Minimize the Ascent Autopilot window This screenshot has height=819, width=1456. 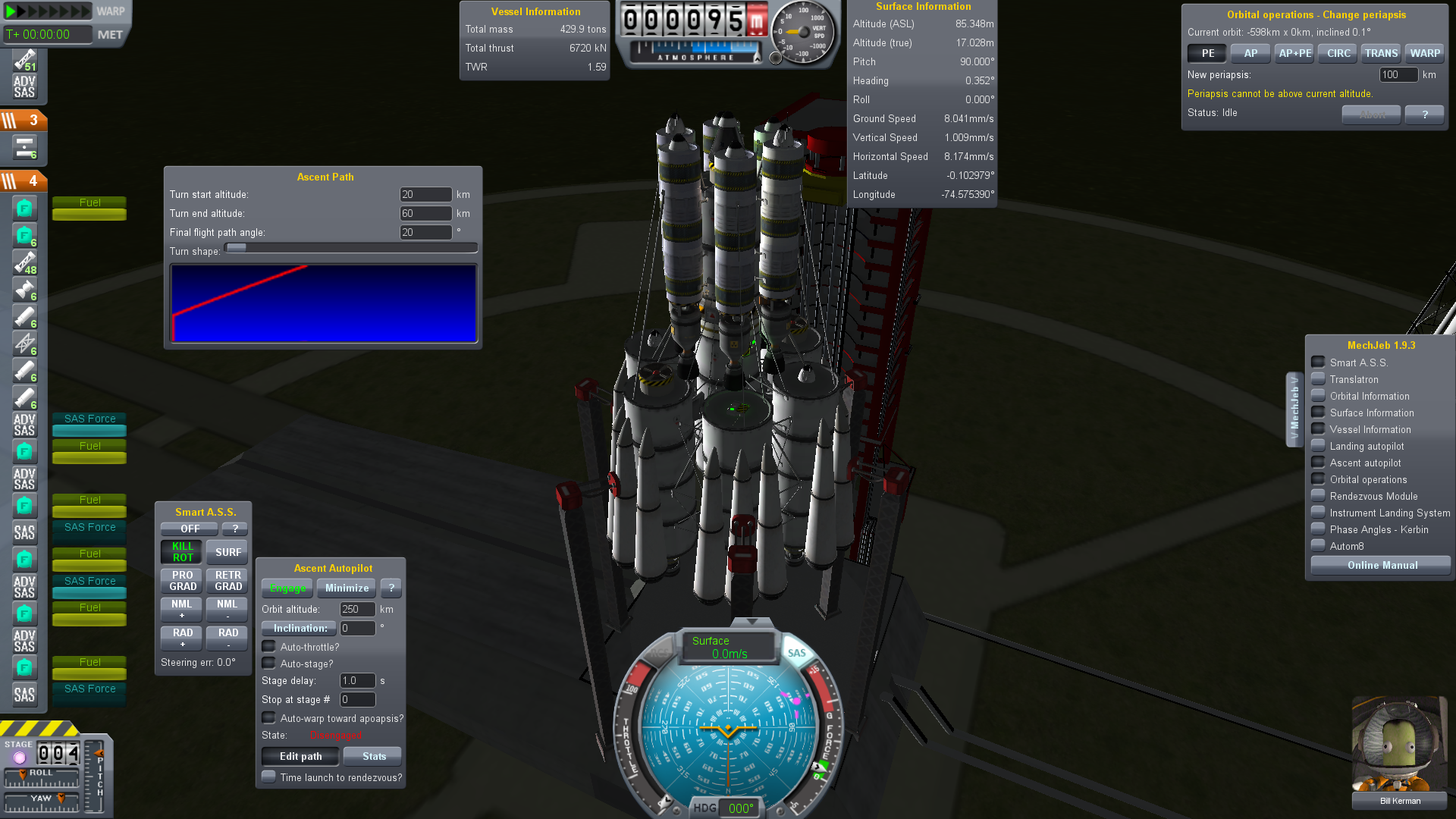click(347, 588)
